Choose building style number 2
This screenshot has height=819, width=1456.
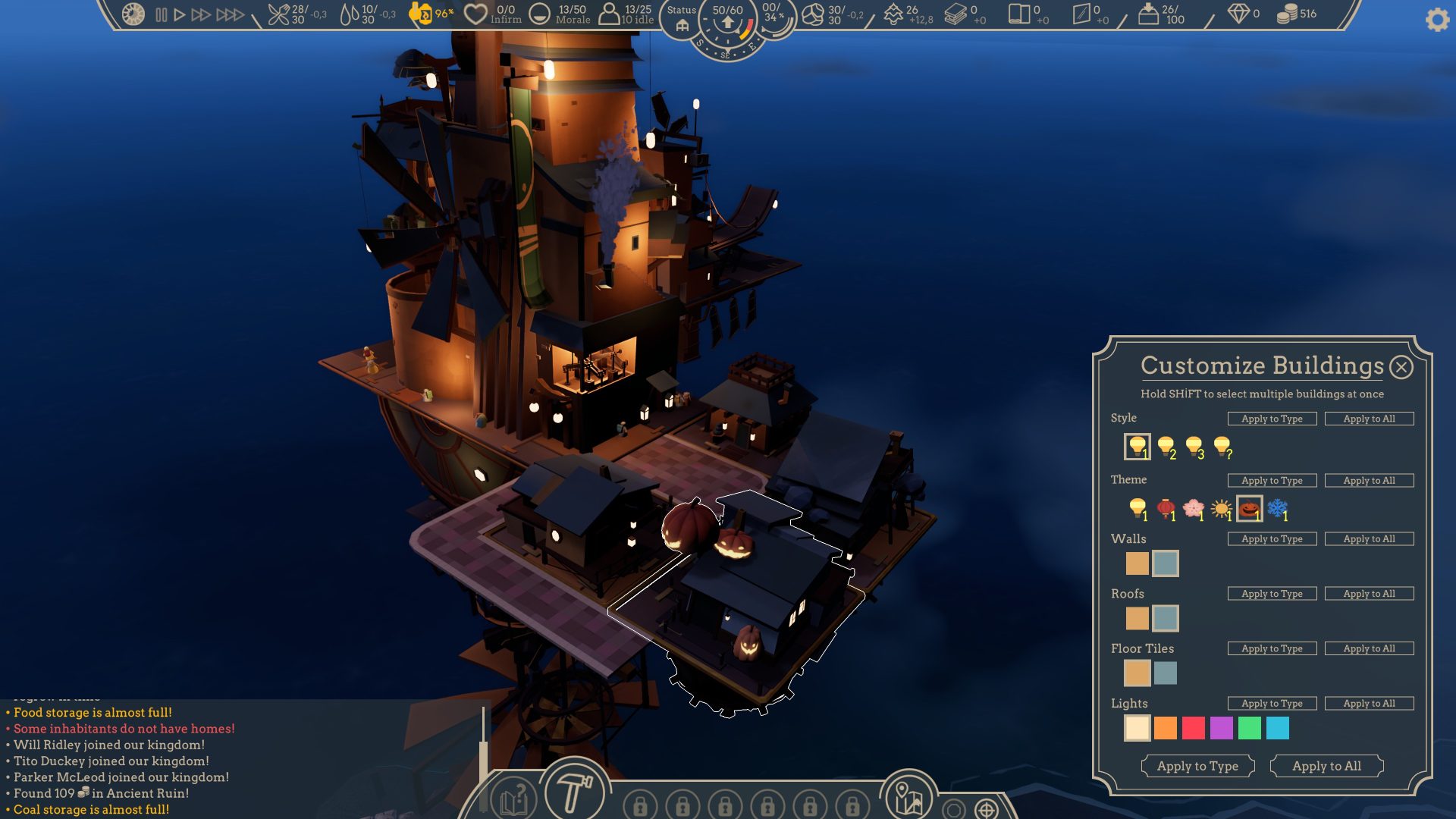click(x=1166, y=447)
